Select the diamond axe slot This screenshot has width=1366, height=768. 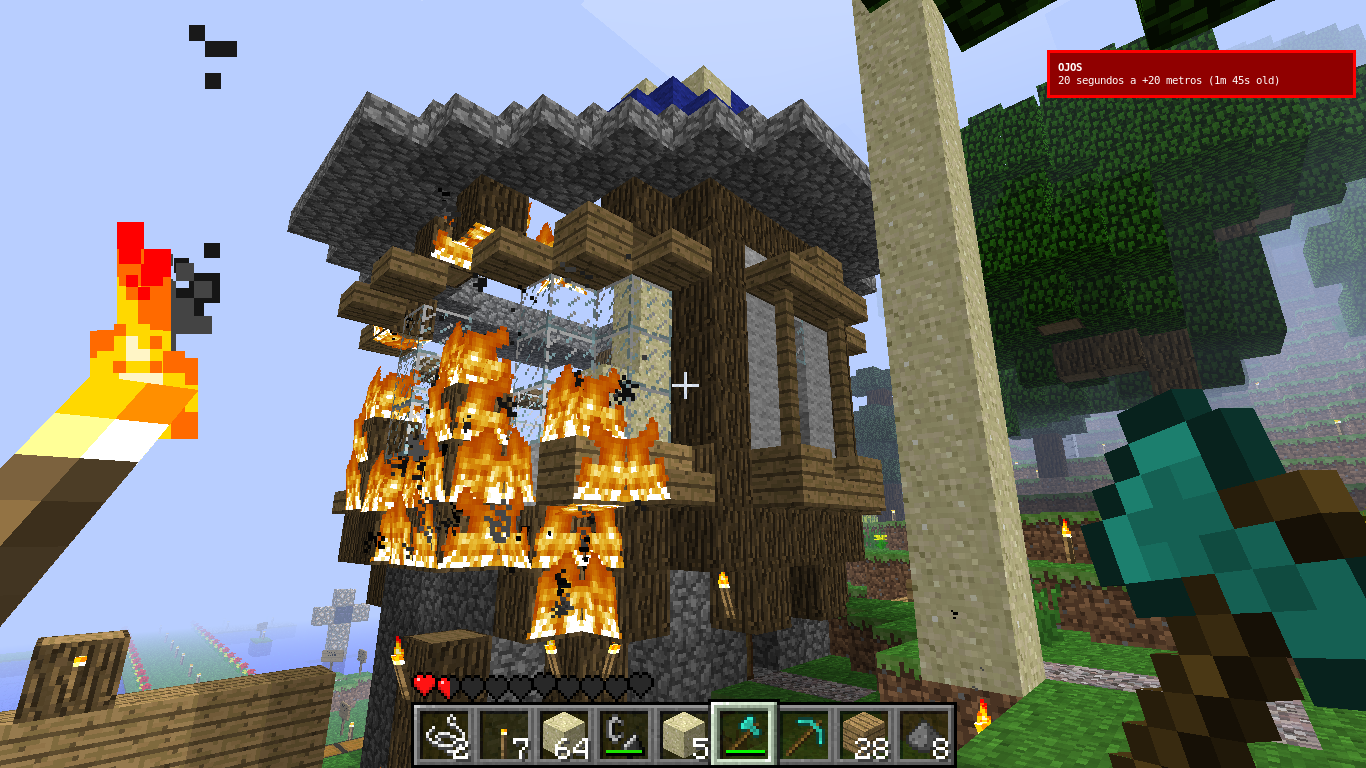click(744, 735)
